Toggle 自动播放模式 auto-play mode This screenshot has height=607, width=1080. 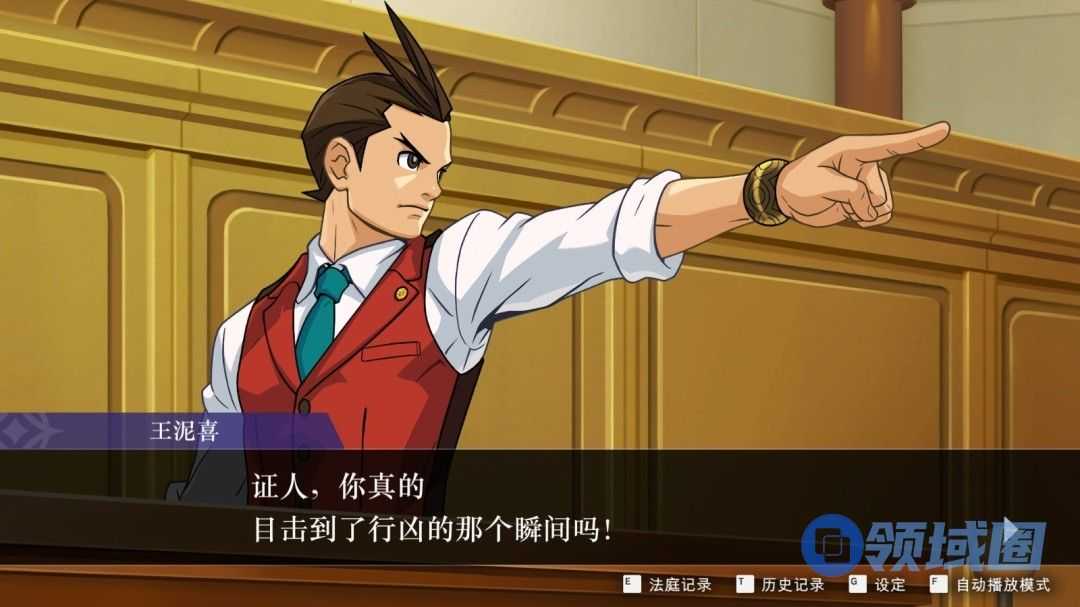point(990,584)
